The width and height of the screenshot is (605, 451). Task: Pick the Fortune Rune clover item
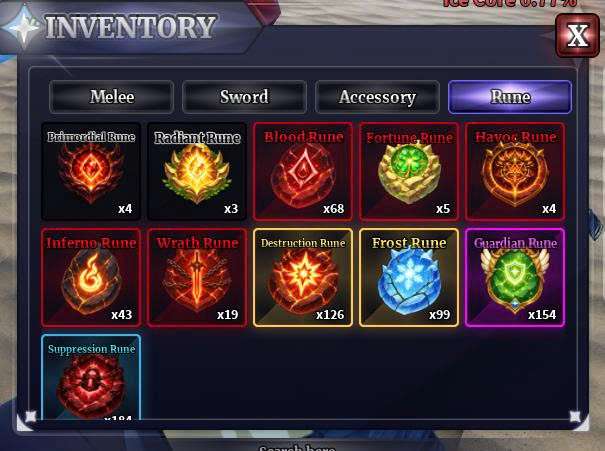[x=409, y=171]
